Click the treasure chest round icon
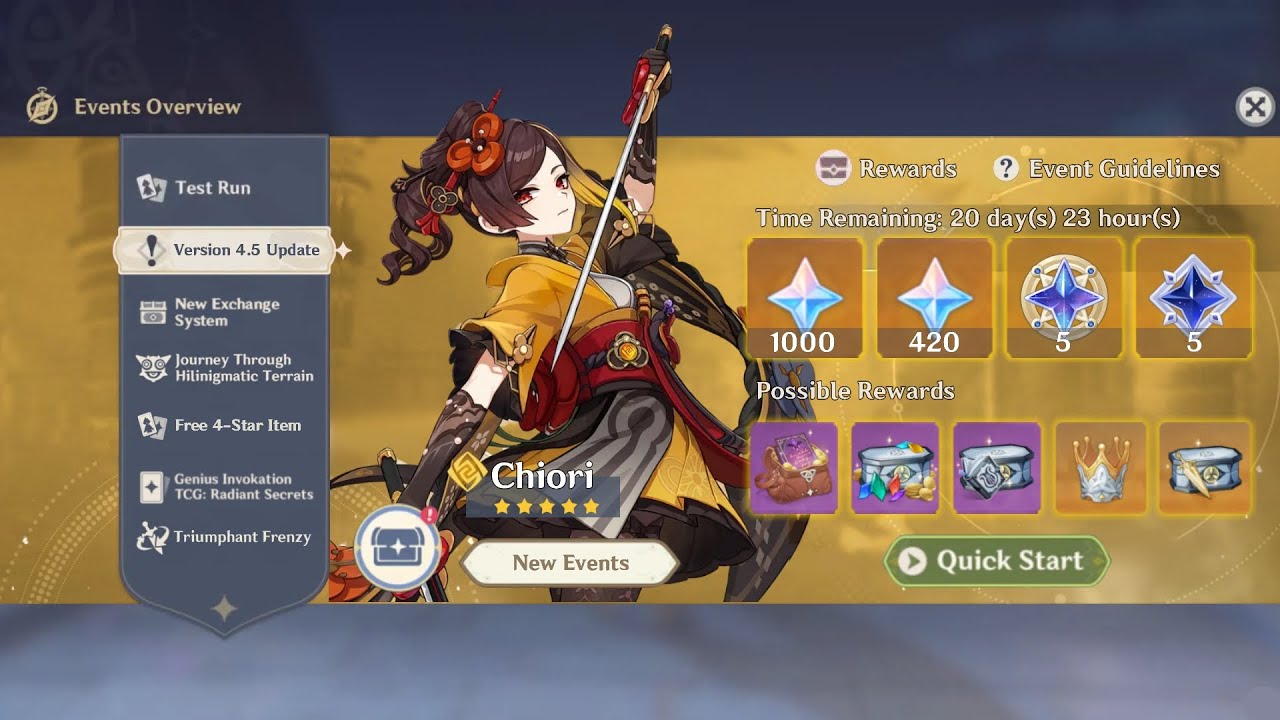1280x720 pixels. click(x=397, y=548)
